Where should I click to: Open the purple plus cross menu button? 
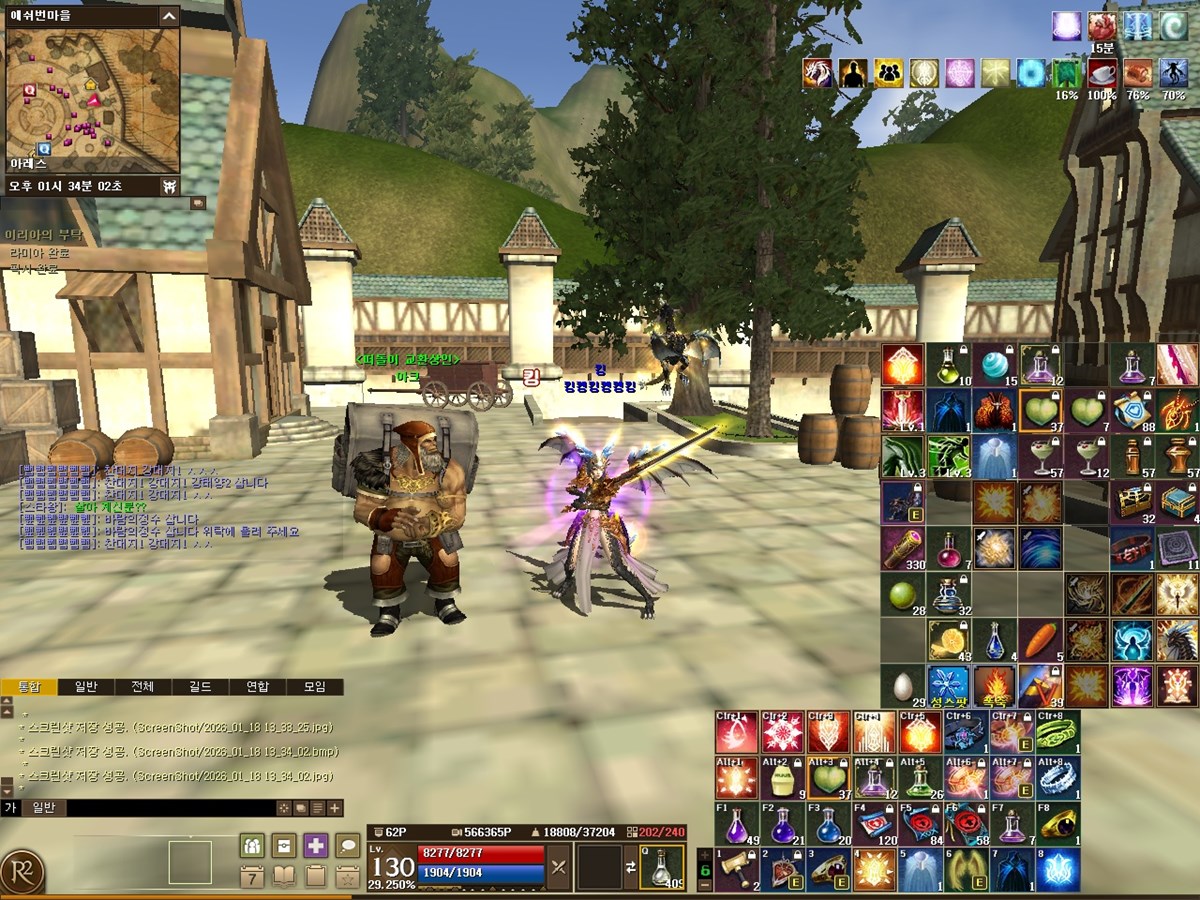316,846
